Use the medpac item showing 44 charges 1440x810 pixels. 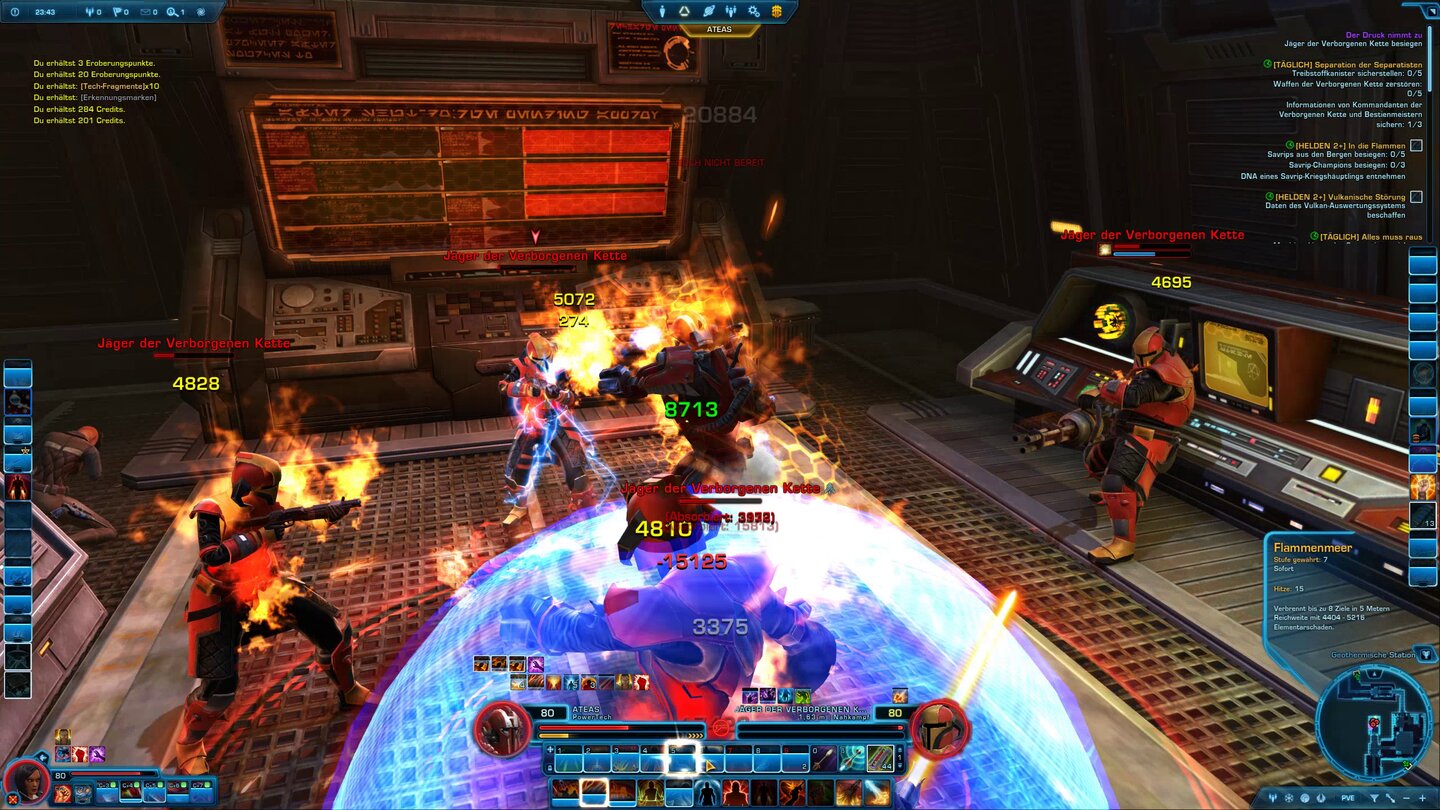881,758
